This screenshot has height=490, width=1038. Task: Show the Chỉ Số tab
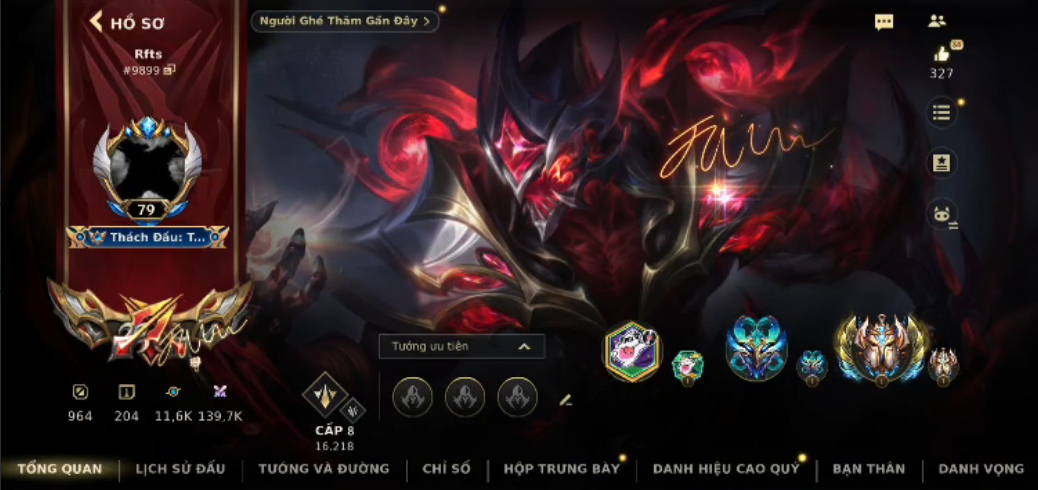[x=446, y=469]
